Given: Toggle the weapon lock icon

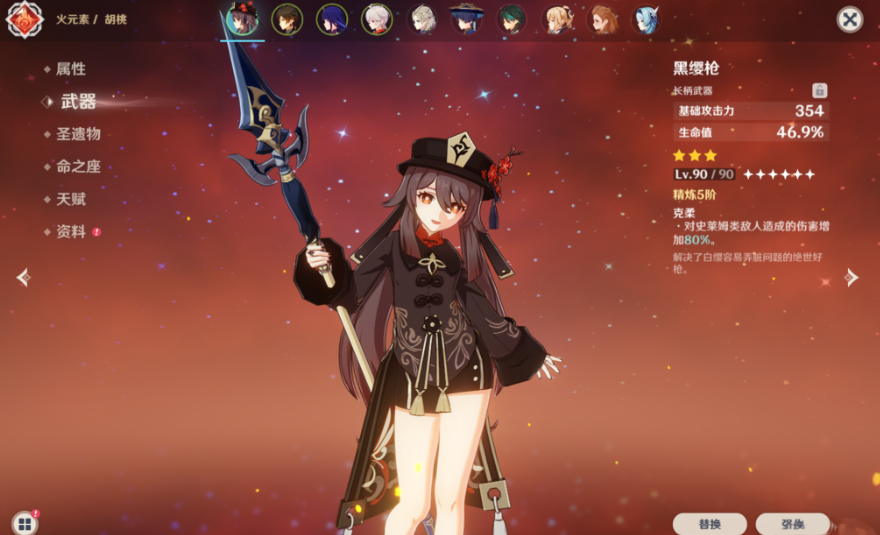Looking at the screenshot, I should [x=819, y=91].
